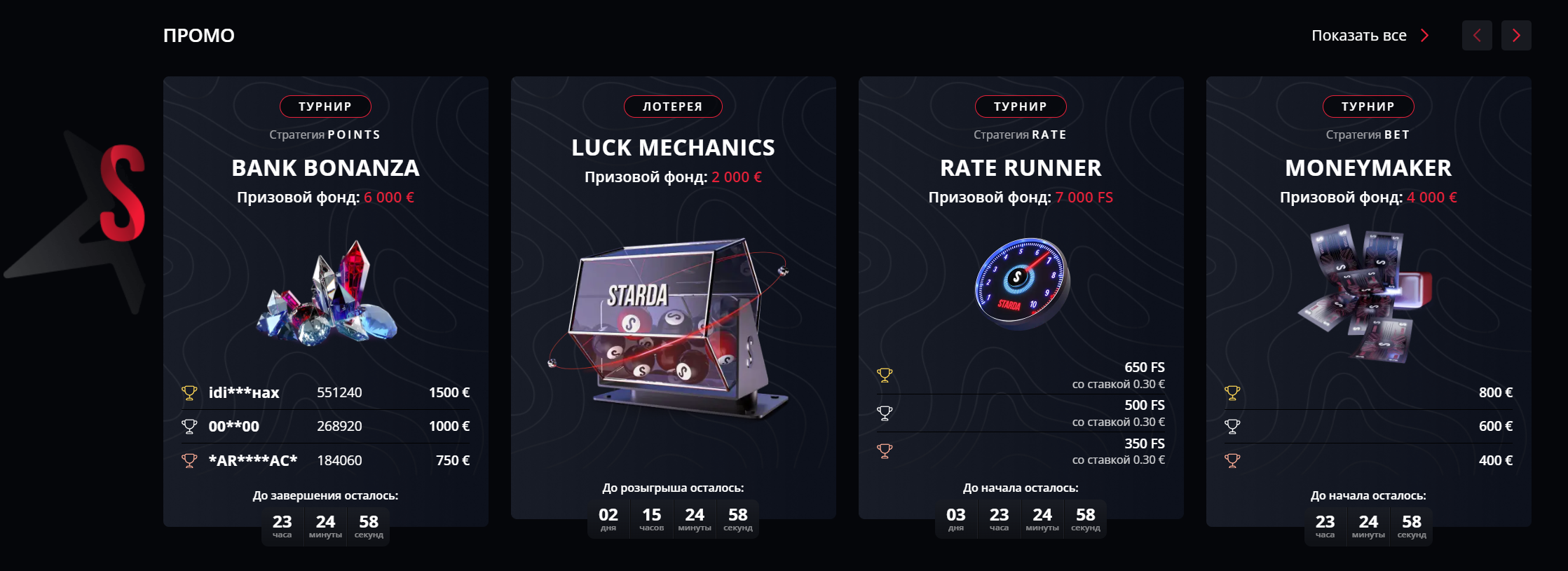
Task: Click the first-place Bank Bonanza leaderboard row
Action: coord(325,392)
